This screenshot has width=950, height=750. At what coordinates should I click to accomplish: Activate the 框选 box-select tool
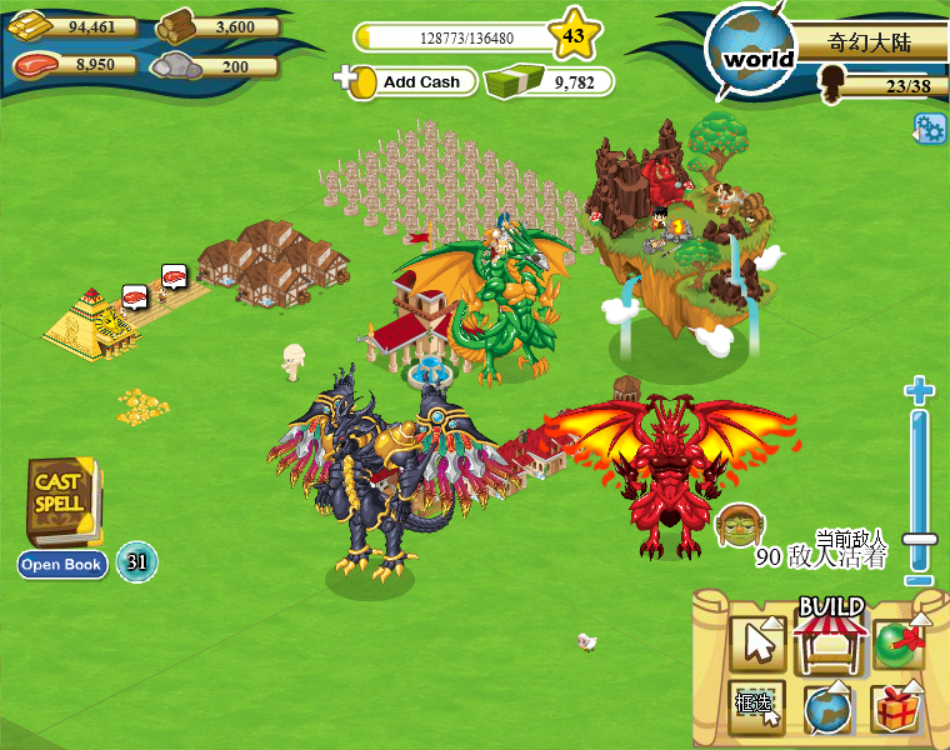tap(757, 707)
